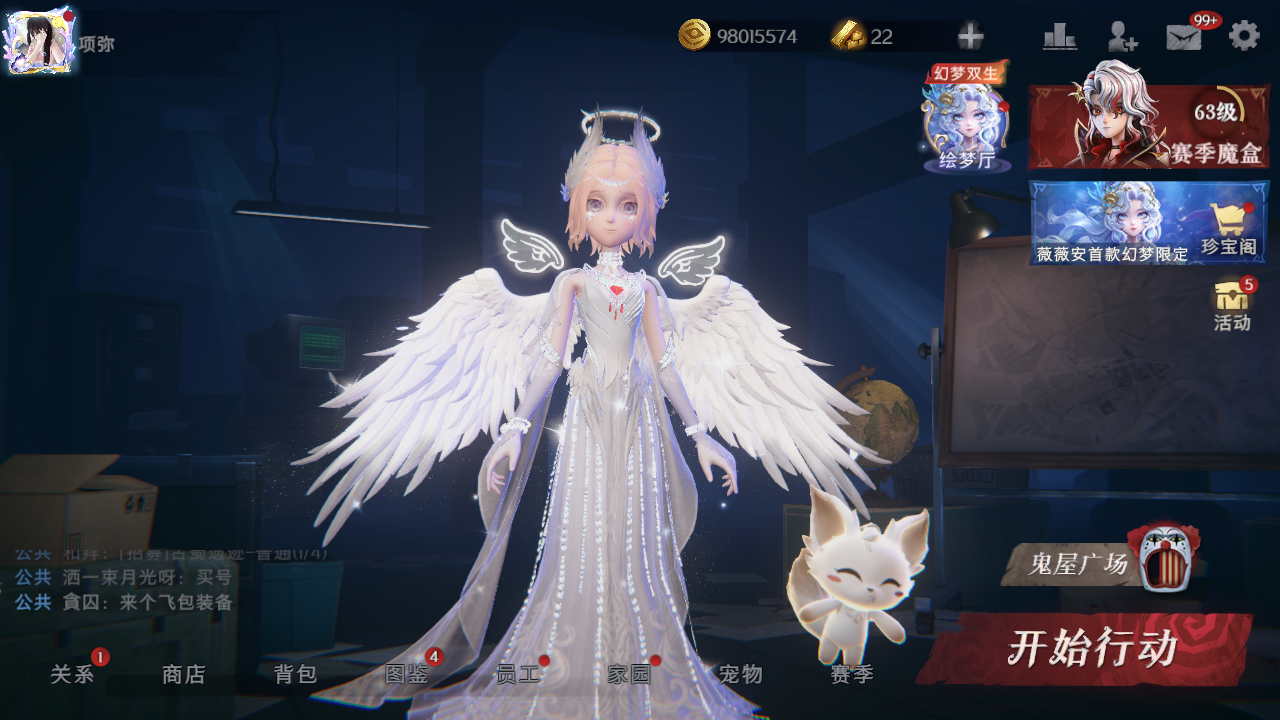Start the match with 开始行动
This screenshot has width=1280, height=720.
click(x=1088, y=648)
